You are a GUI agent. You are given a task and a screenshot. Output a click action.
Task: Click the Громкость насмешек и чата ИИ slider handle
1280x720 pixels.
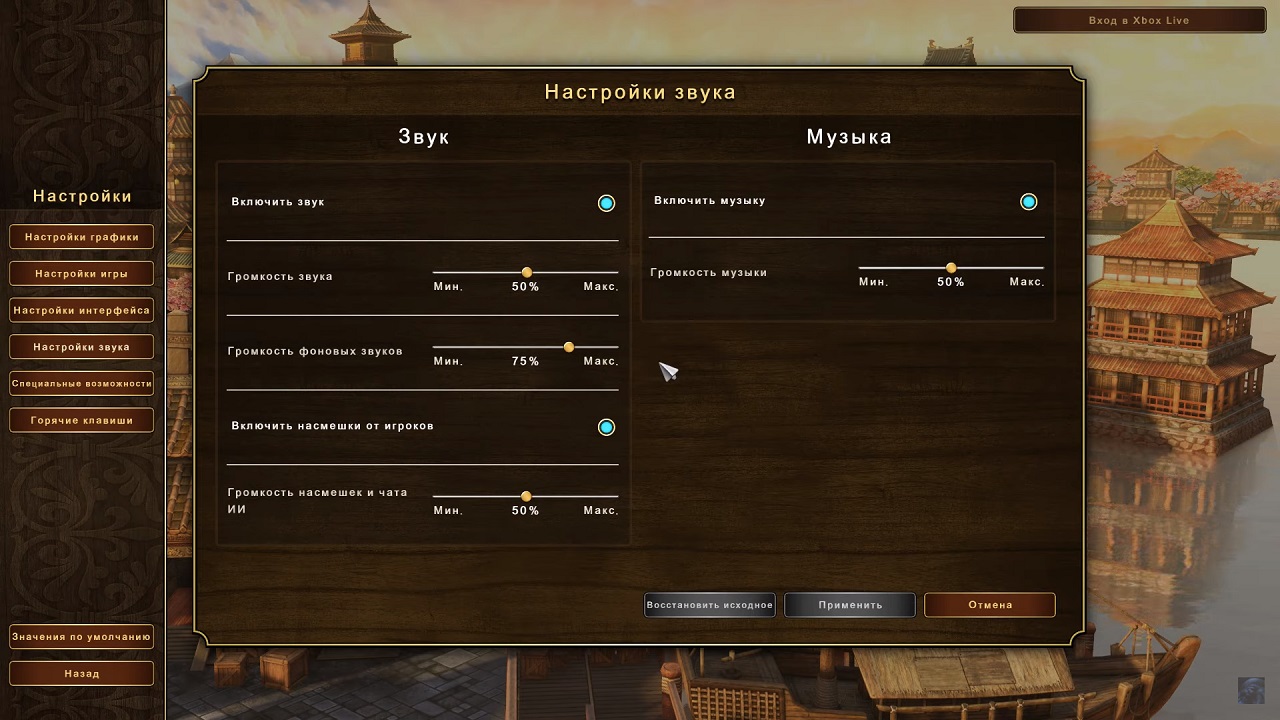[526, 496]
